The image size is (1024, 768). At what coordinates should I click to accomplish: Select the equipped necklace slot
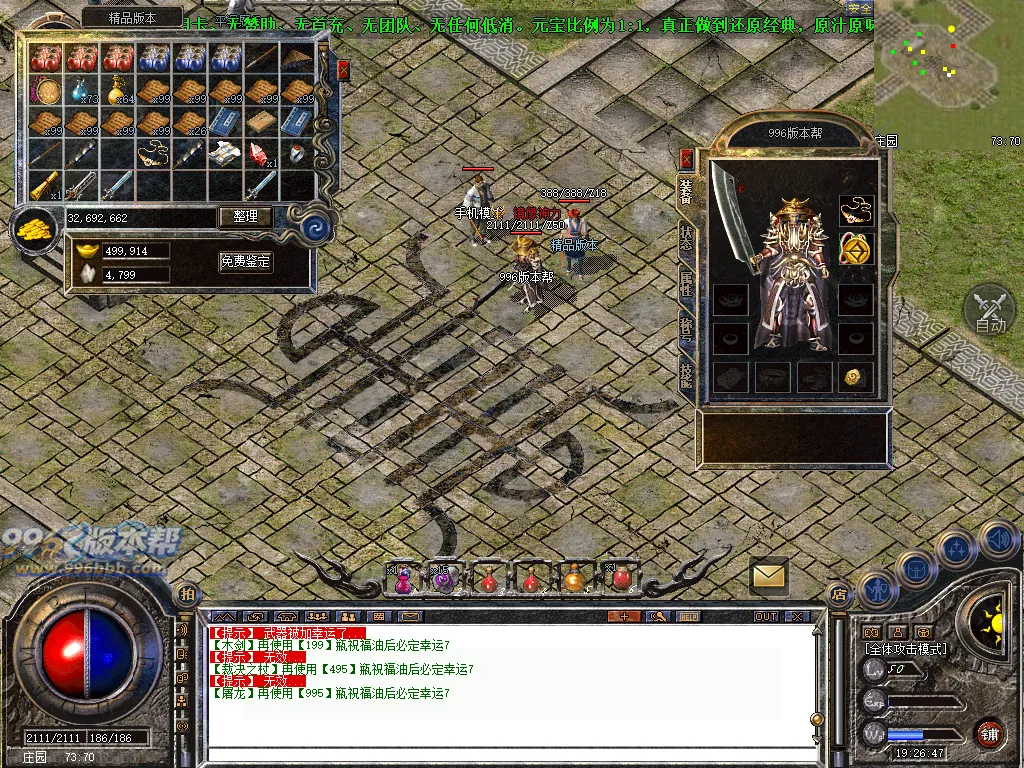click(855, 210)
